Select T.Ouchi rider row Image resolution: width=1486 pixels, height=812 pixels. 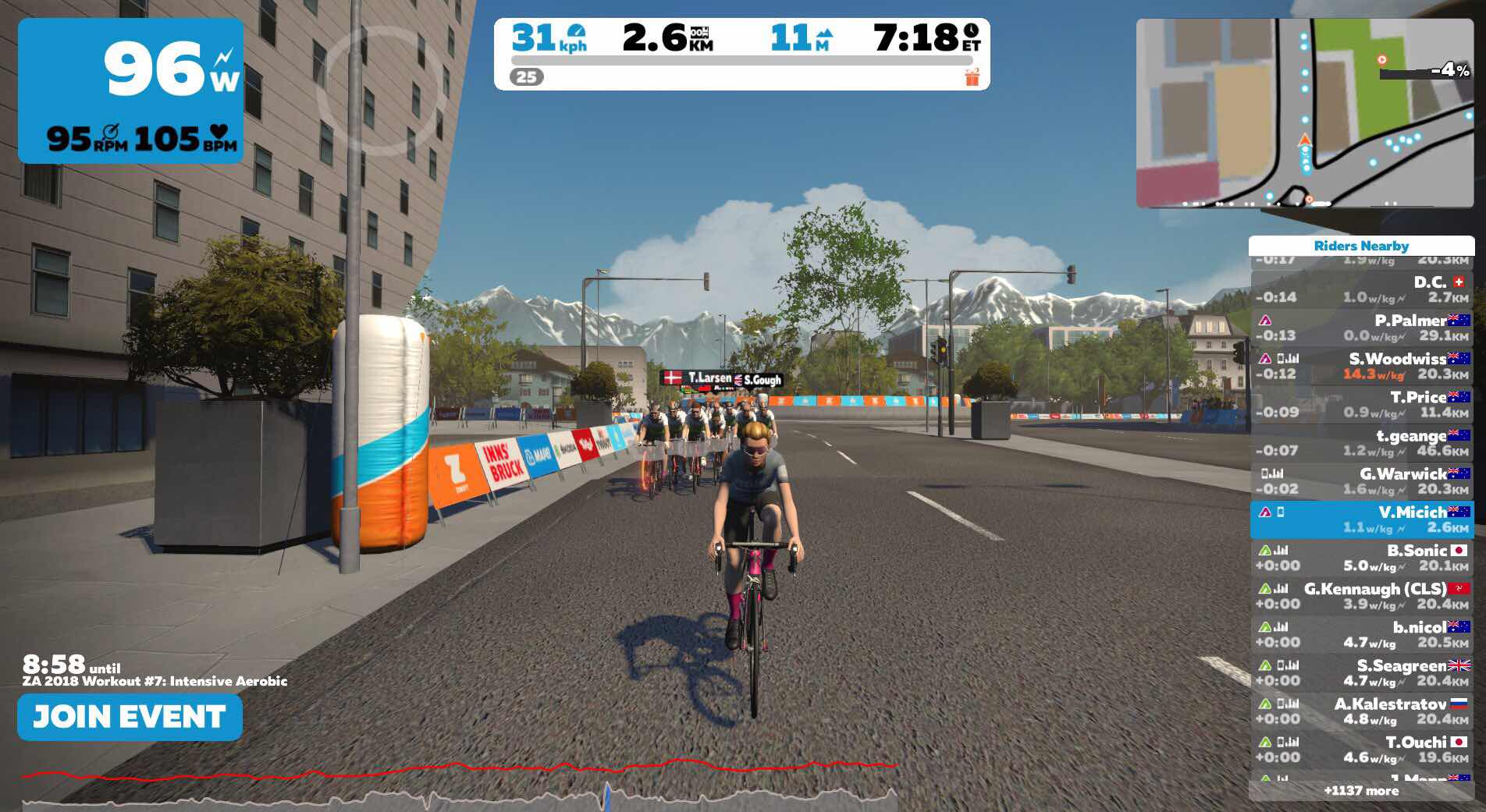[x=1361, y=749]
